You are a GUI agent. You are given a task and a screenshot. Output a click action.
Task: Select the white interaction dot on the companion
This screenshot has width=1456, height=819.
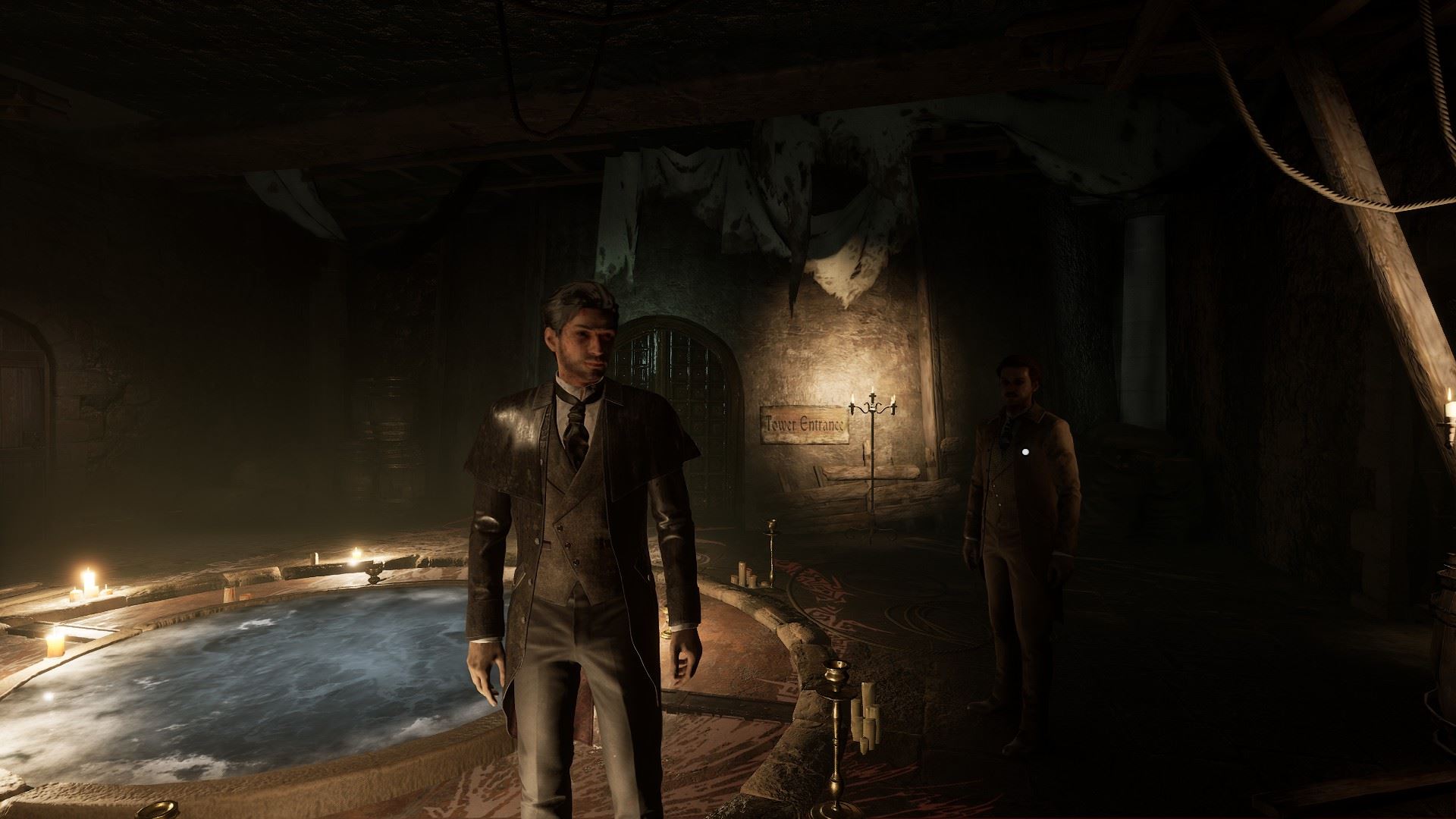(x=1025, y=452)
